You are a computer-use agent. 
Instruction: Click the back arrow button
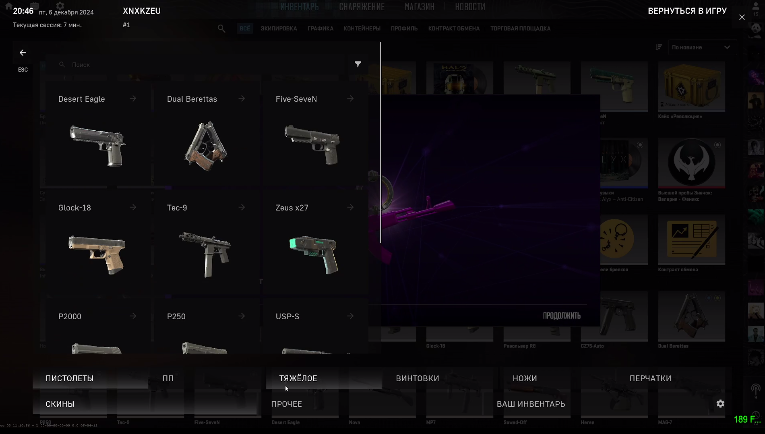[x=23, y=52]
